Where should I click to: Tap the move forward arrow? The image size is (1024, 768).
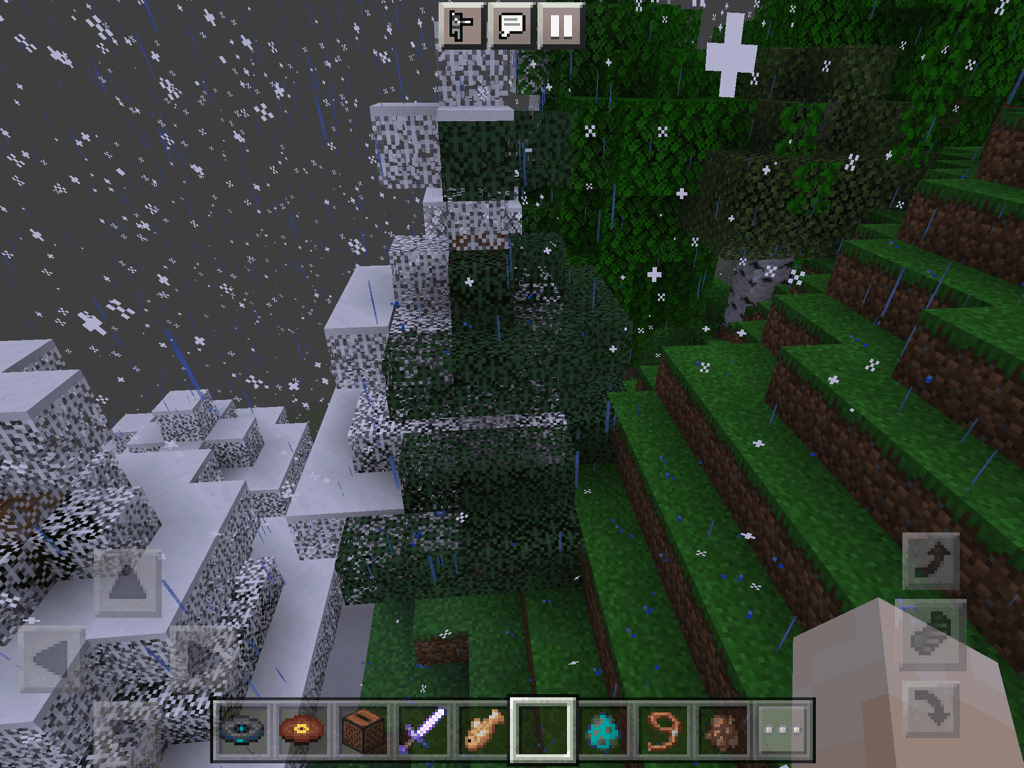click(x=127, y=583)
